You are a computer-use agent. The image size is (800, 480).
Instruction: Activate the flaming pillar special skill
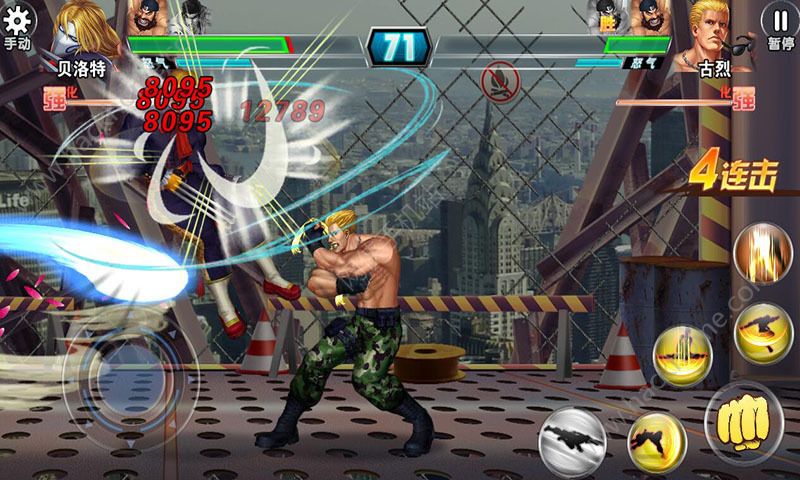click(x=761, y=254)
